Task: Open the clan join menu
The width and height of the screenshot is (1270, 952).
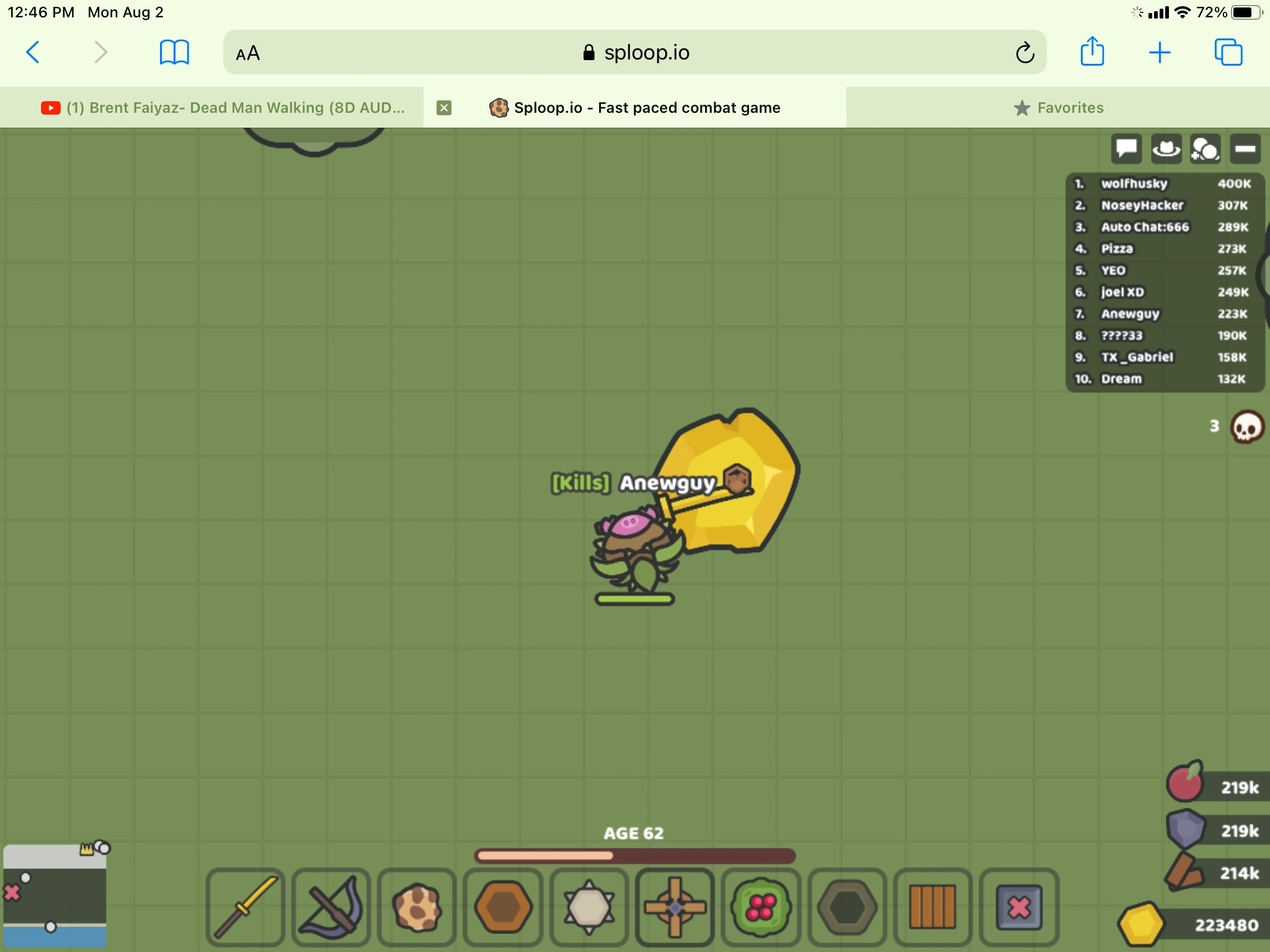Action: [1206, 149]
